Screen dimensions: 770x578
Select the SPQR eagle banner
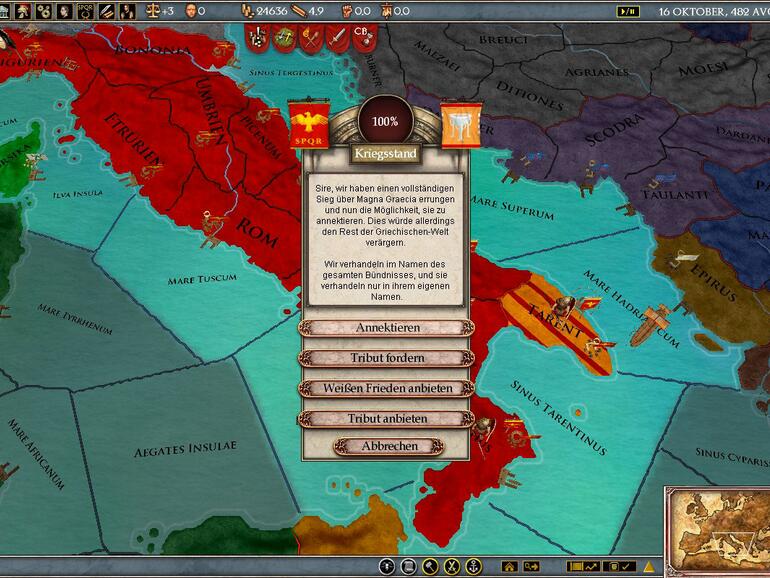(309, 126)
